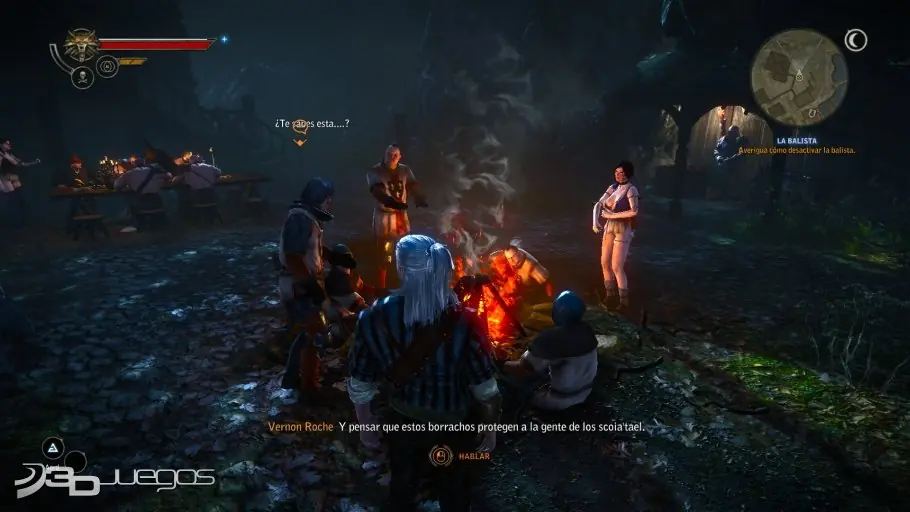This screenshot has width=910, height=512.
Task: Activate the witcher sign selector icon
Action: [107, 67]
